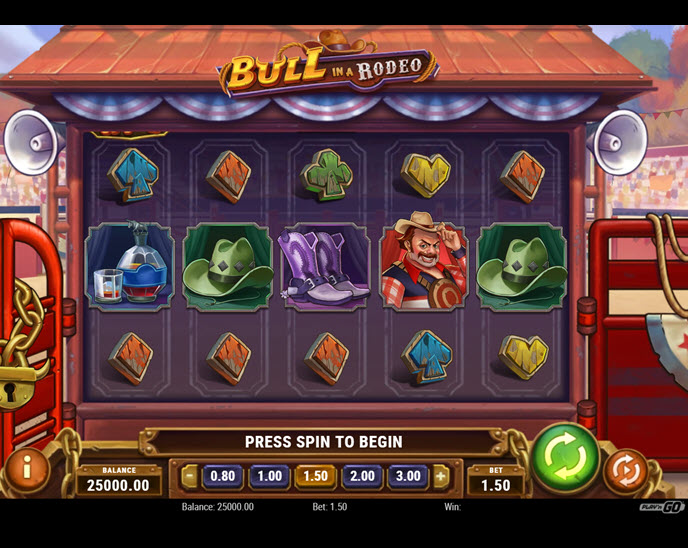Increase bet with the plus button
688x548 pixels.
441,477
